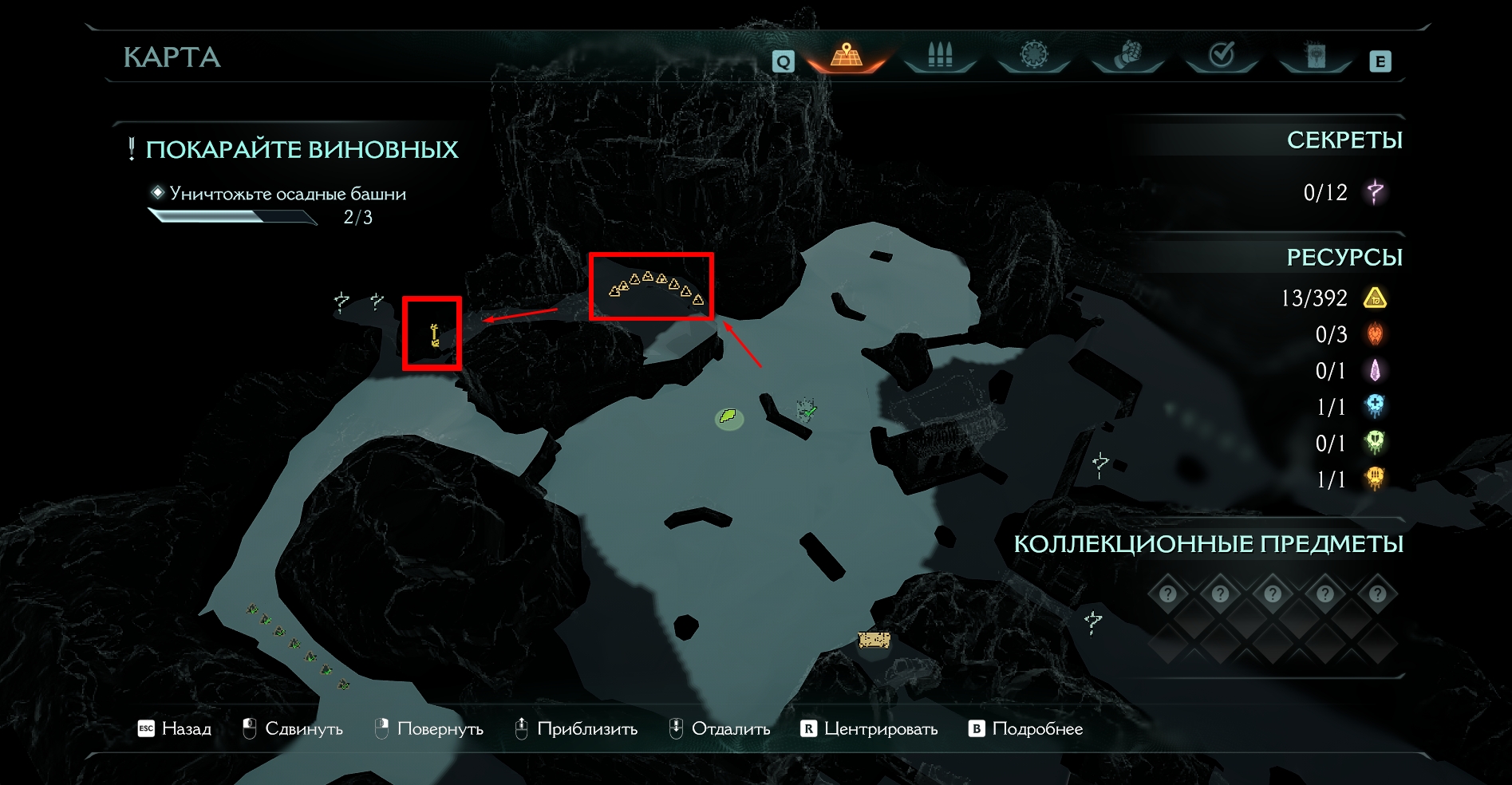Image resolution: width=1512 pixels, height=785 pixels.
Task: Switch to the bullets arsenal tab
Action: coord(940,56)
